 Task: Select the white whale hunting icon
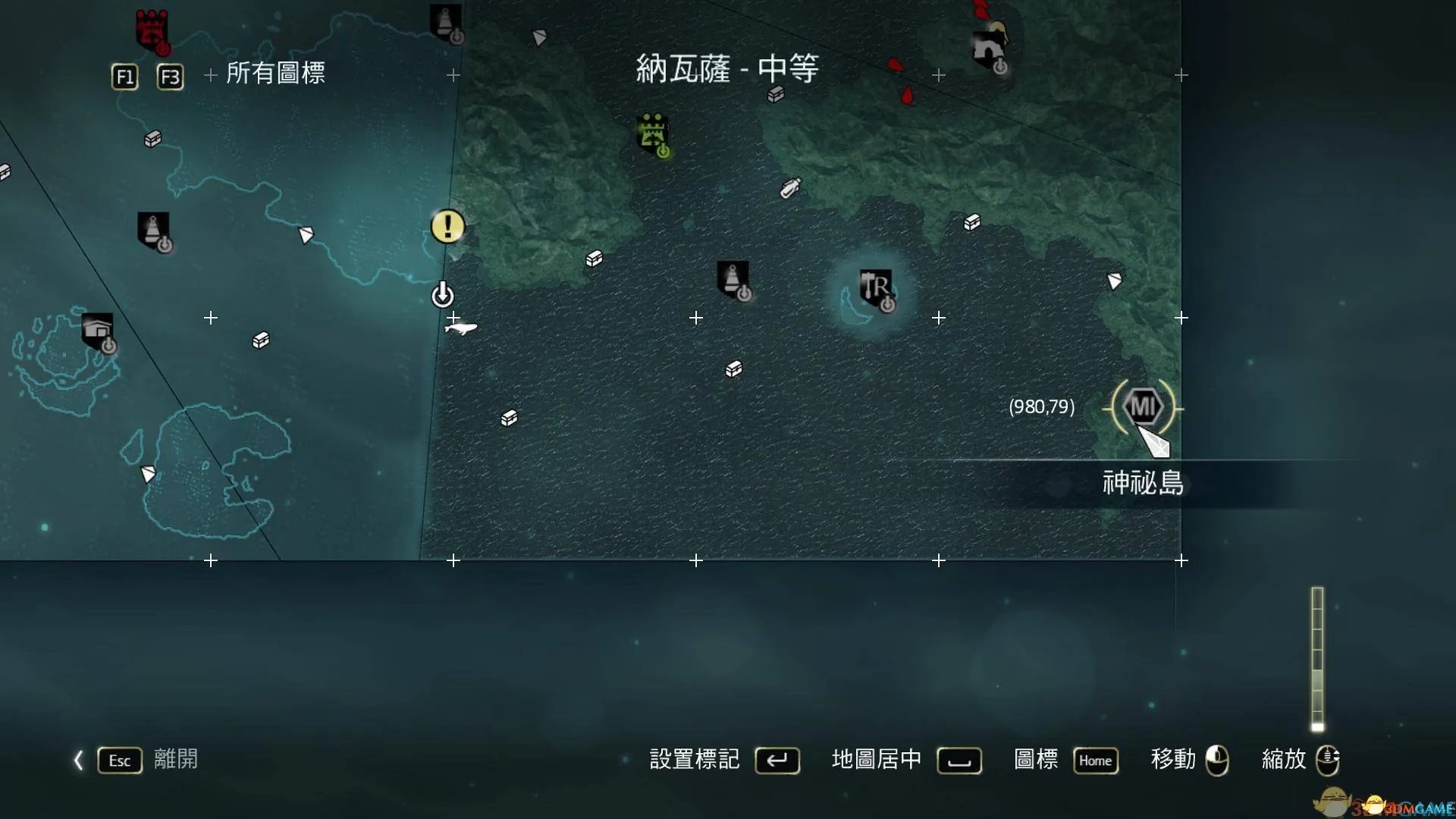click(462, 328)
